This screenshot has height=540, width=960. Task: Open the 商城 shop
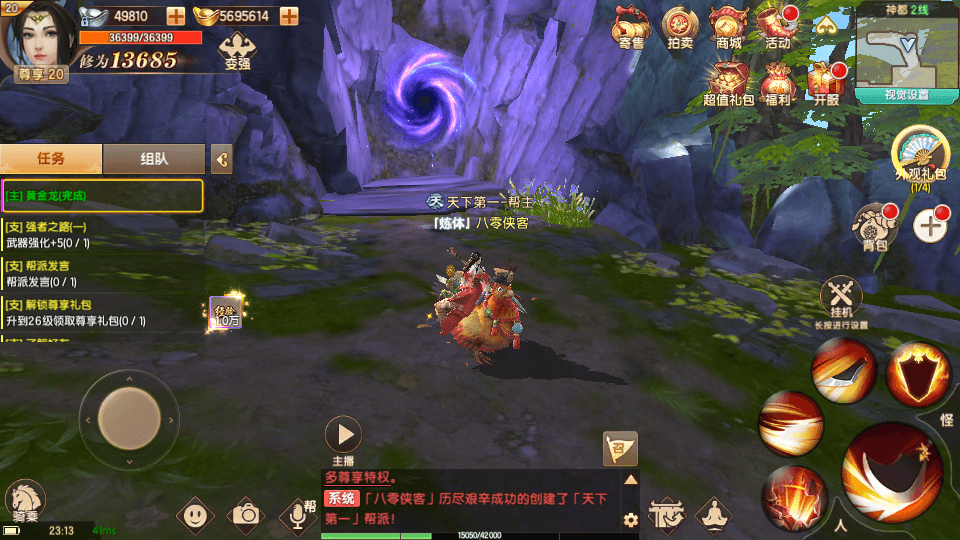tap(728, 27)
